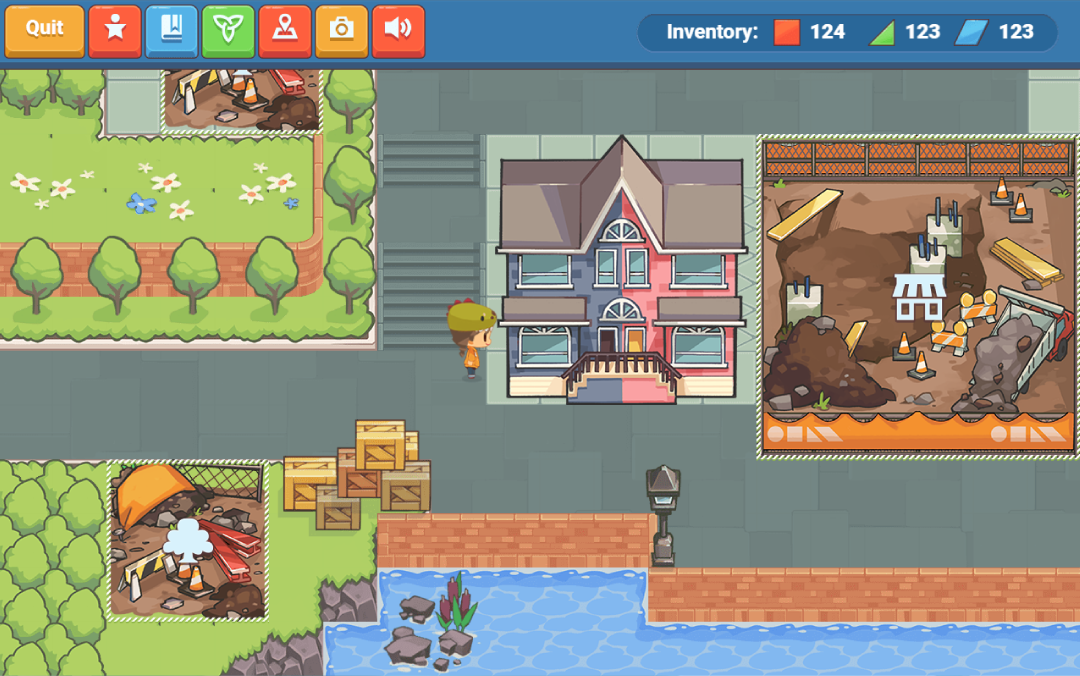Show the map with the location-pin button
The width and height of the screenshot is (1080, 676).
click(285, 30)
